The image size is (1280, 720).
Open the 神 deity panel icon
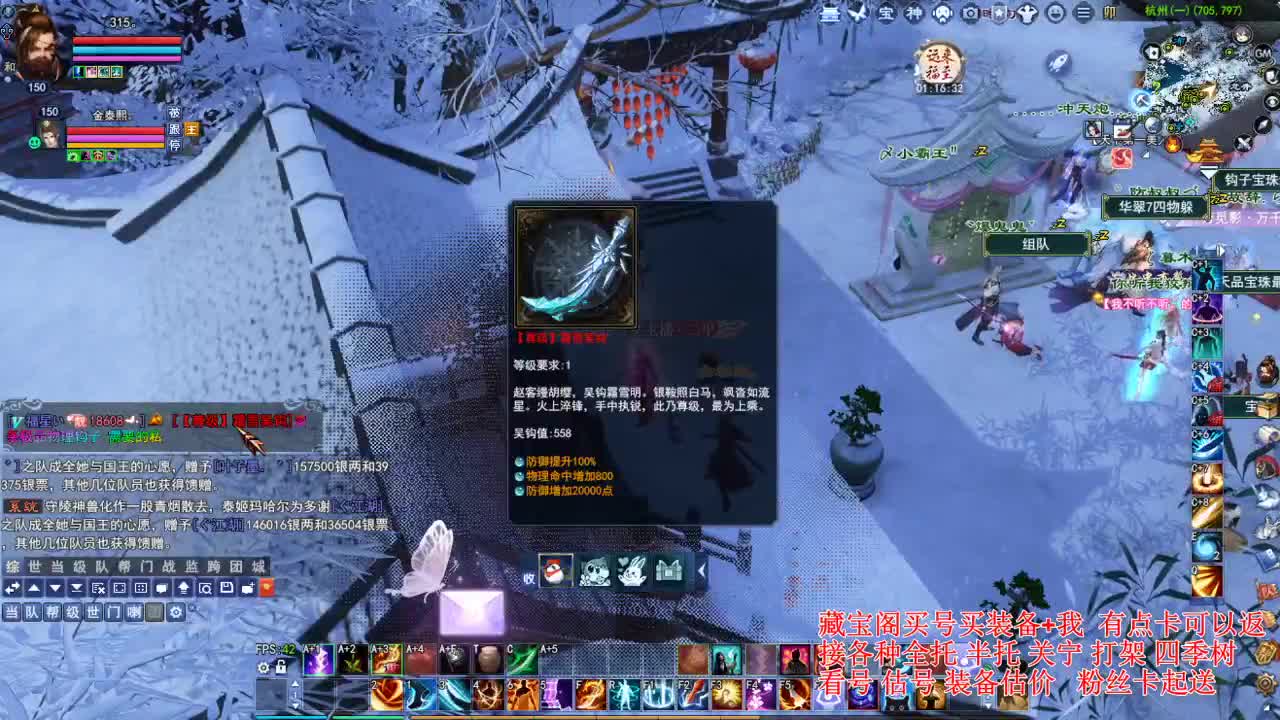915,13
